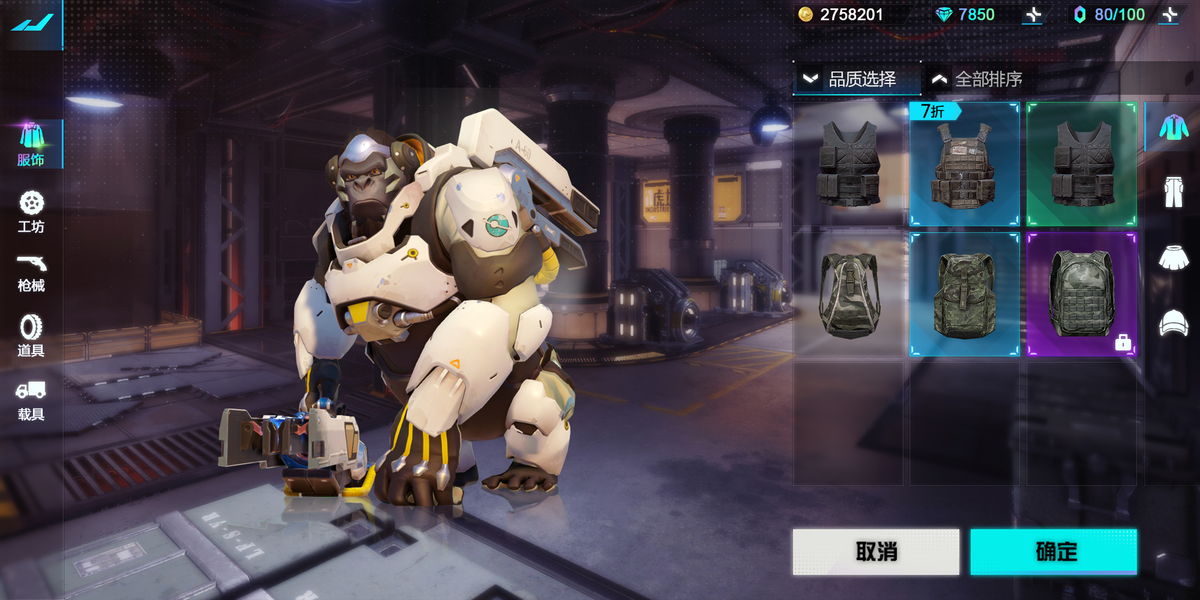This screenshot has height=600, width=1200.
Task: Add more diamonds with the plus button
Action: tap(1033, 15)
